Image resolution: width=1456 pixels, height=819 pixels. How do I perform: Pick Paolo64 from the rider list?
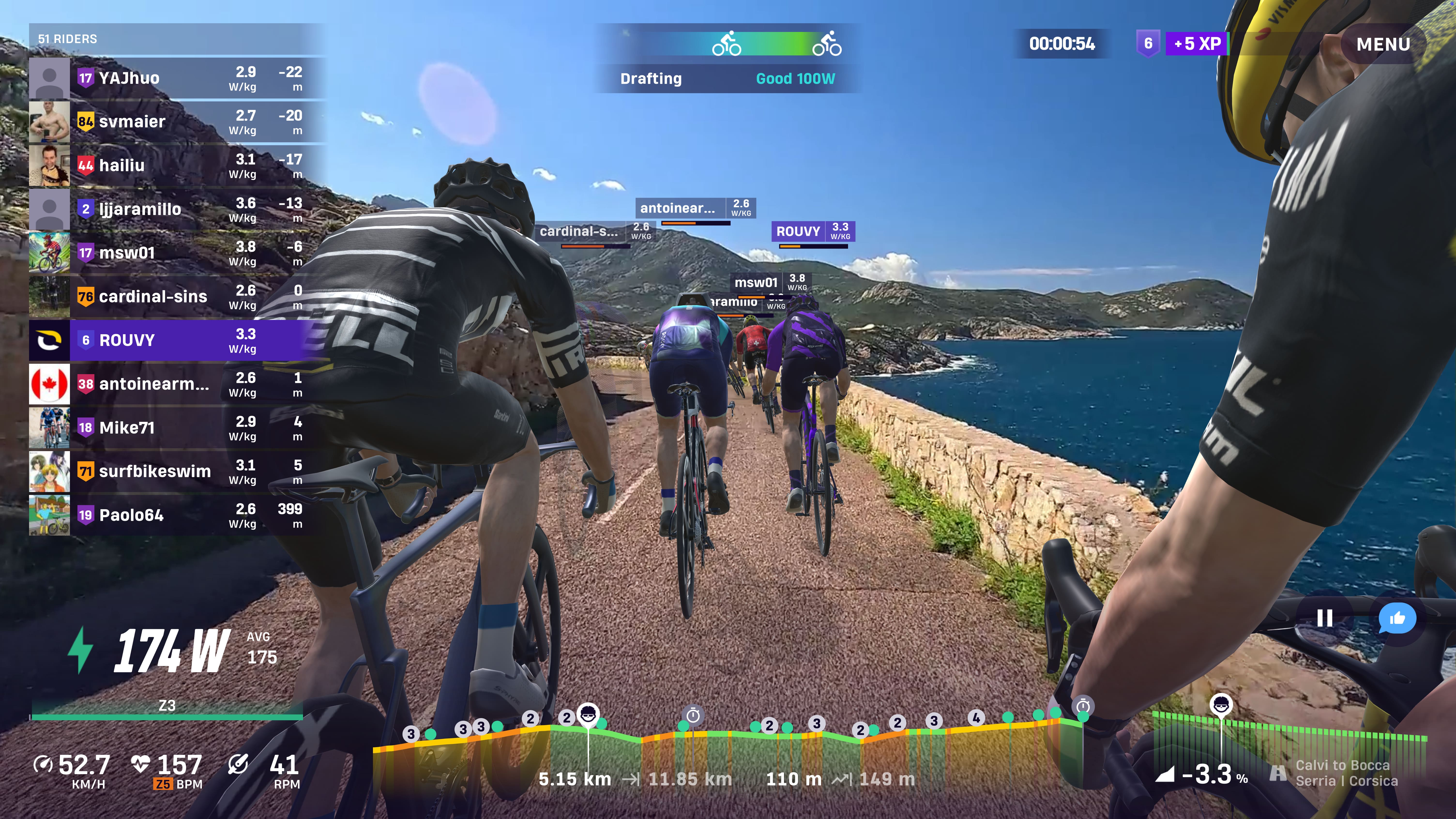(x=175, y=515)
